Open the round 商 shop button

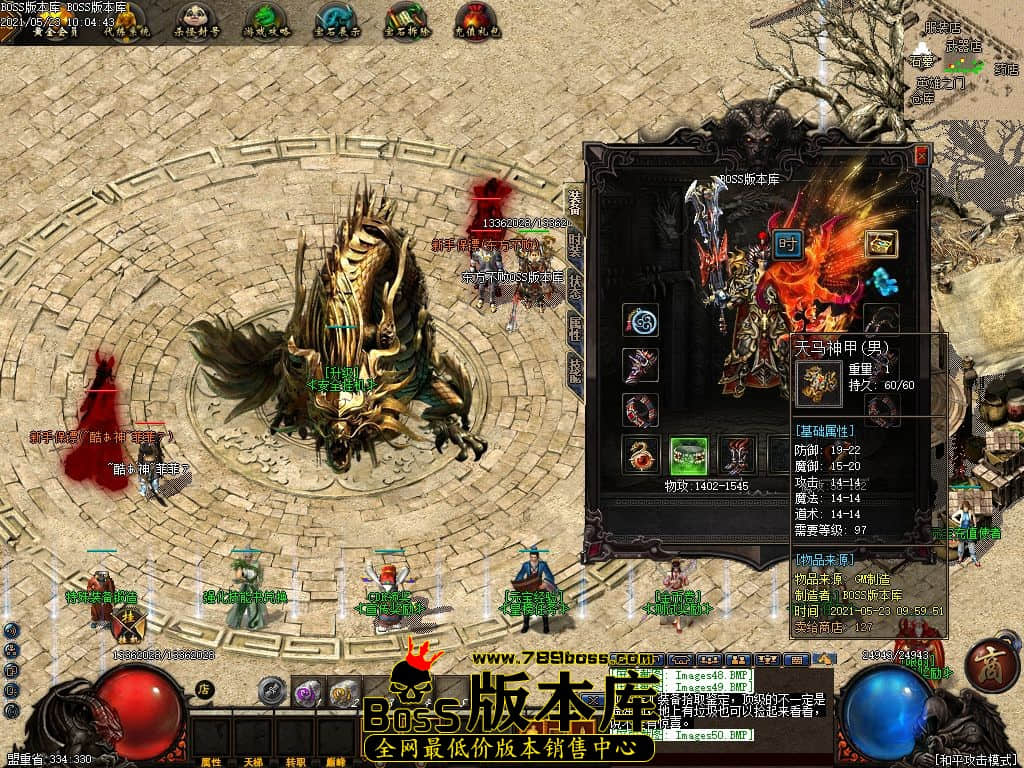pyautogui.click(x=992, y=669)
